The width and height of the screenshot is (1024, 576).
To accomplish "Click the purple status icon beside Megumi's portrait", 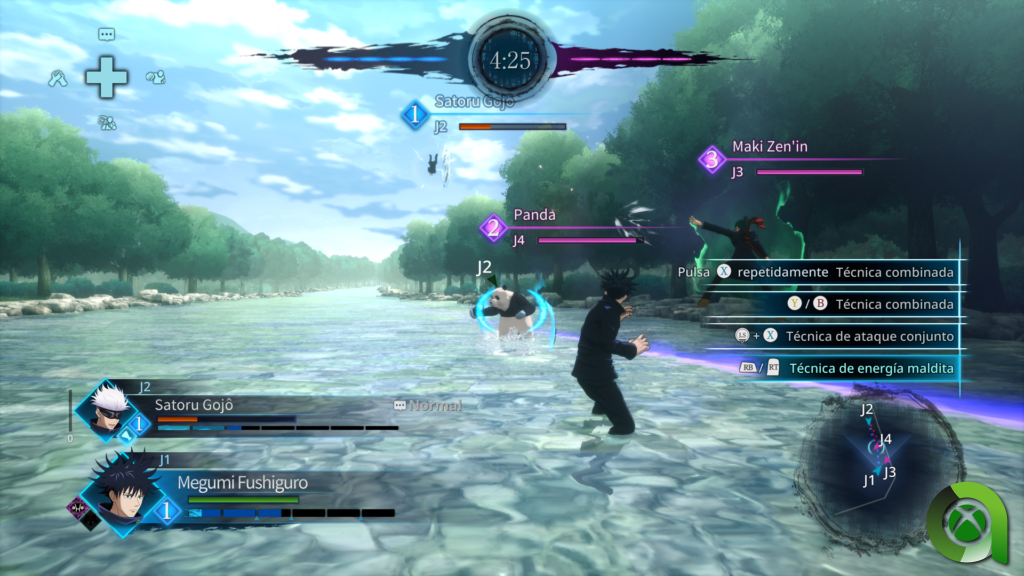I will (x=77, y=508).
